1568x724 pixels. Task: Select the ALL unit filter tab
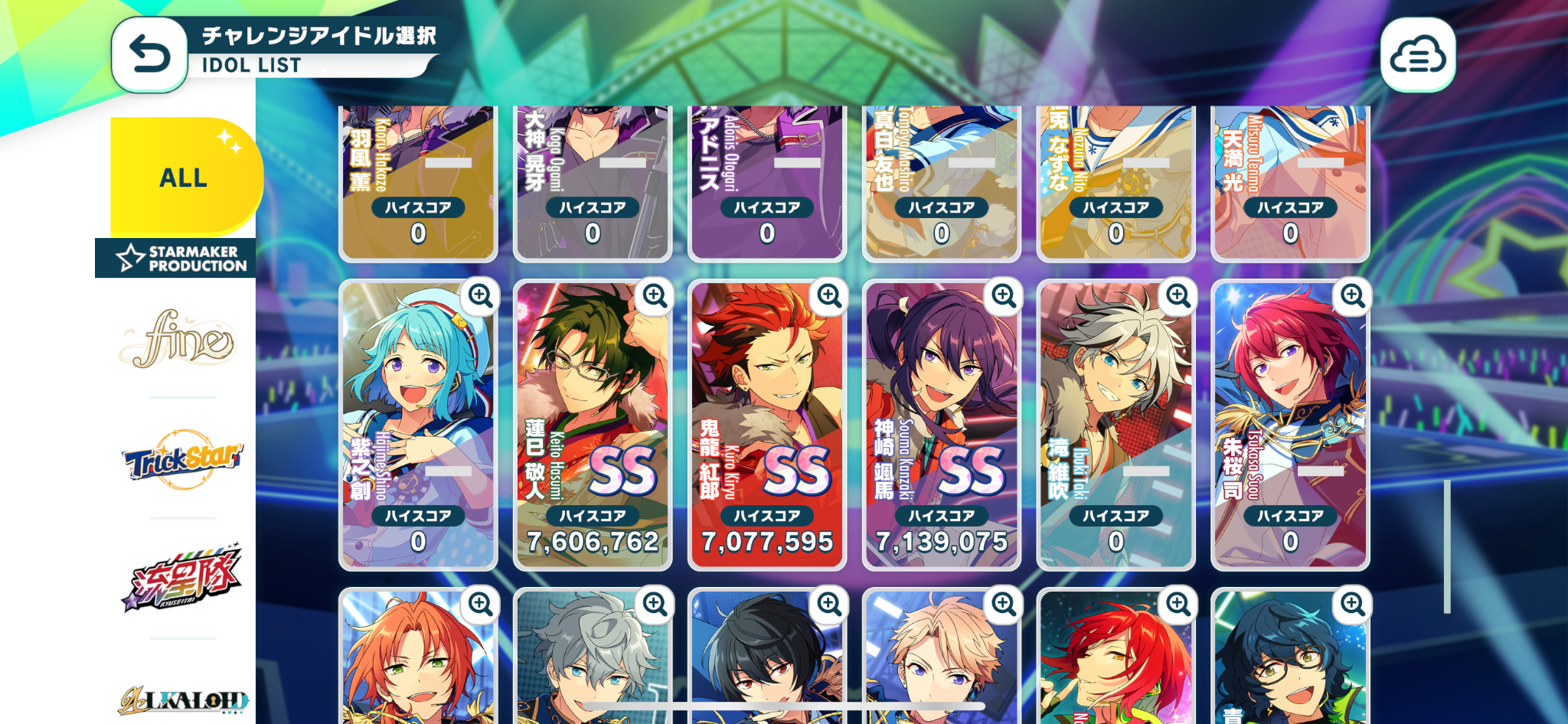(184, 178)
